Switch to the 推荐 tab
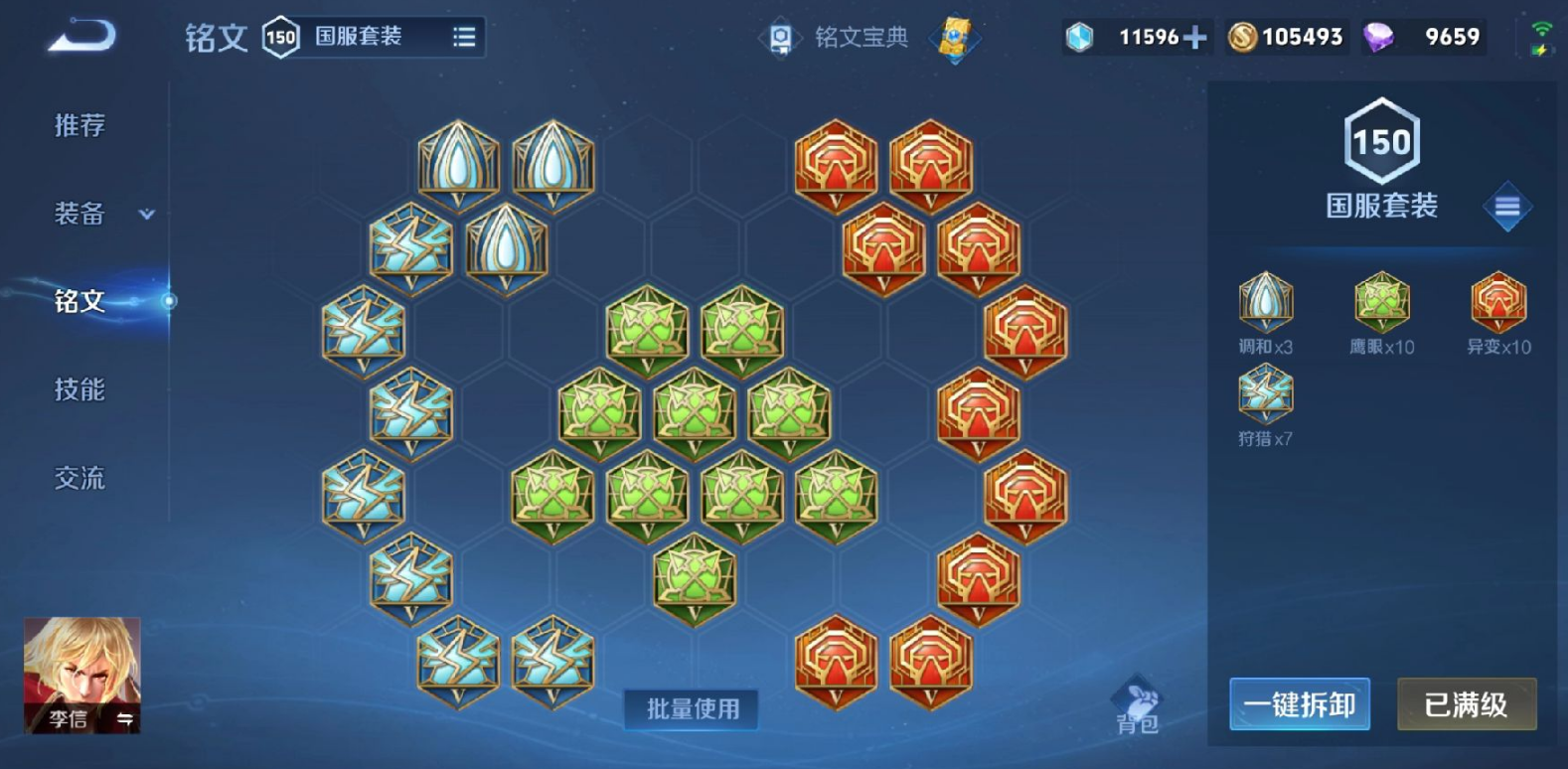The width and height of the screenshot is (1568, 769). [x=79, y=127]
